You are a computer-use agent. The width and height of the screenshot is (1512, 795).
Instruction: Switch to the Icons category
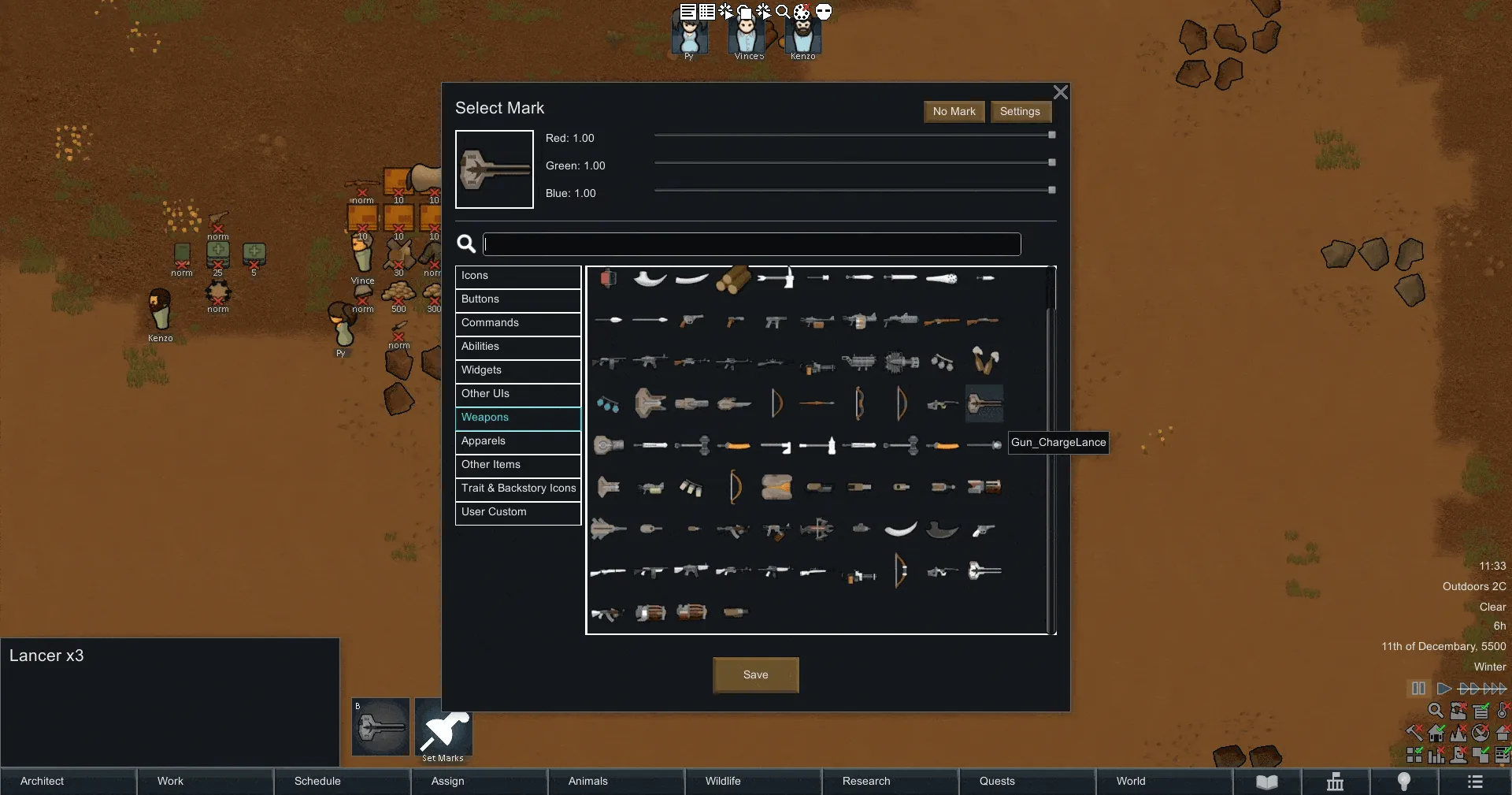click(517, 277)
